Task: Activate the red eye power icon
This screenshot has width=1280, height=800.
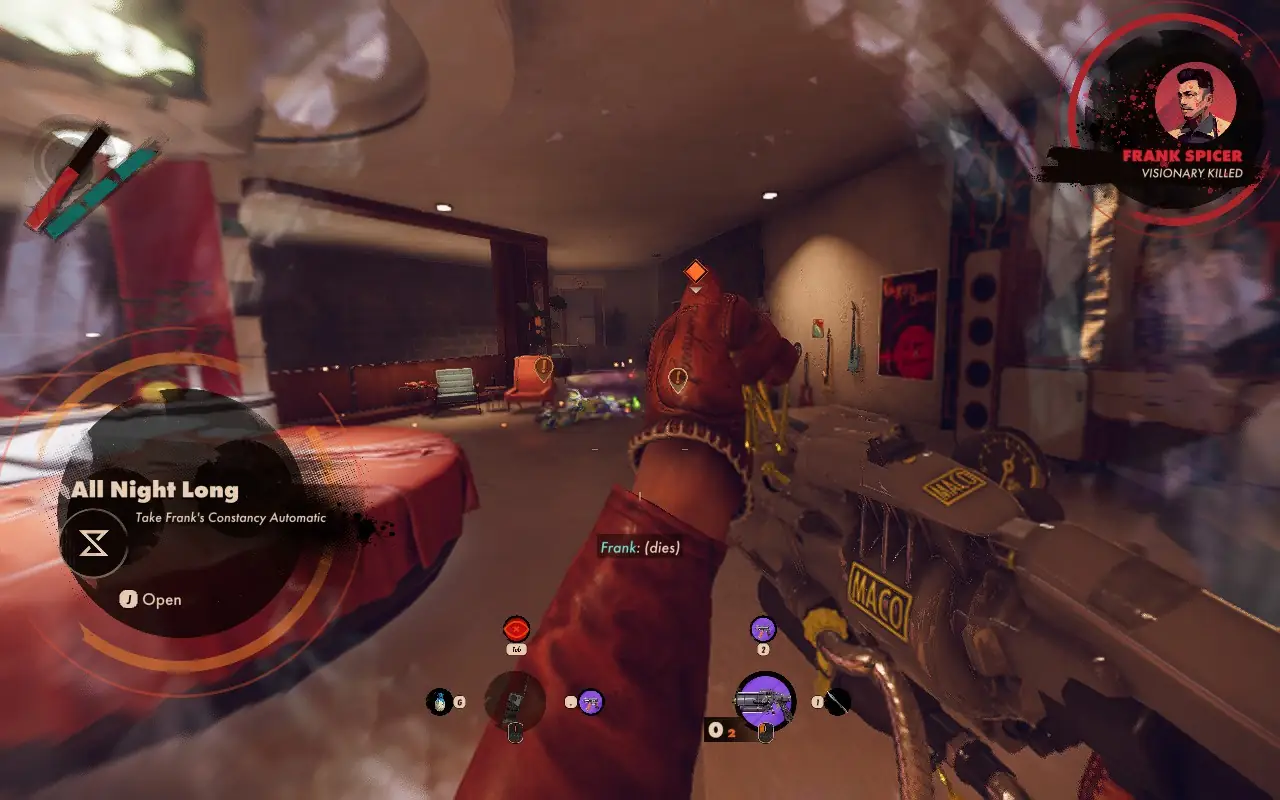Action: pos(516,629)
